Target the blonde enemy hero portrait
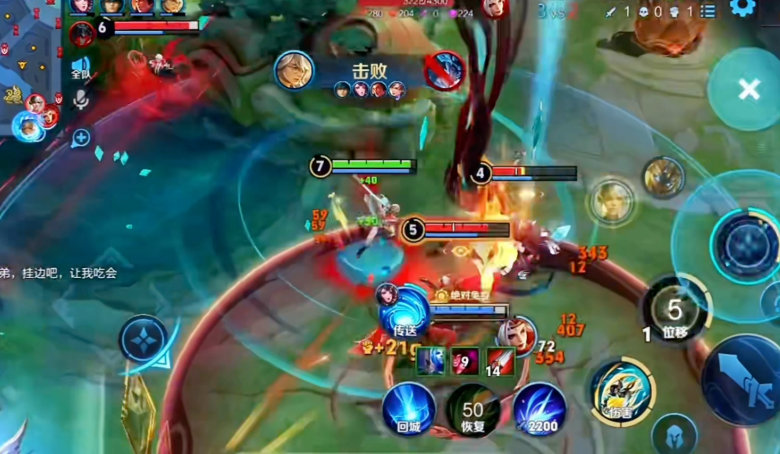Viewport: 780px width, 454px height. click(611, 201)
